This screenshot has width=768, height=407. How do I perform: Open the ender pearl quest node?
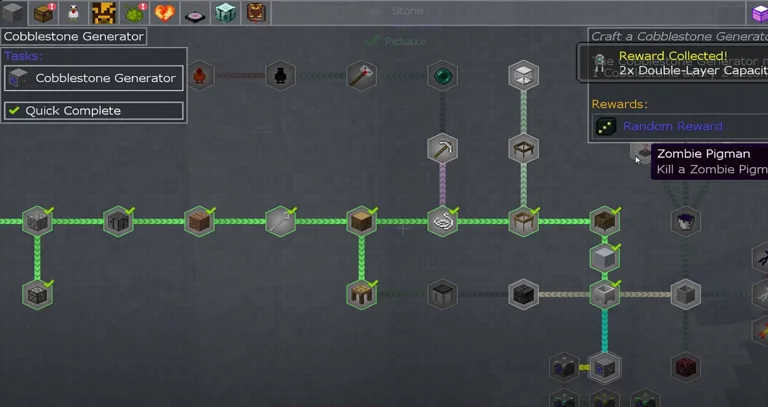(443, 75)
